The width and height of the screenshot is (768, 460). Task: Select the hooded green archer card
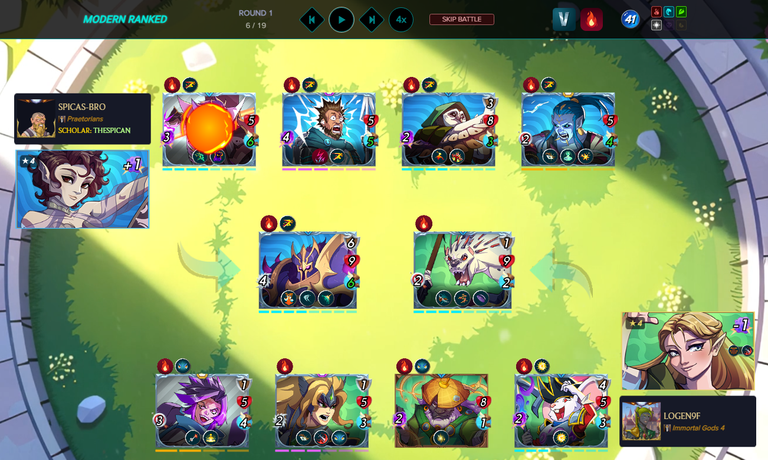pos(449,129)
